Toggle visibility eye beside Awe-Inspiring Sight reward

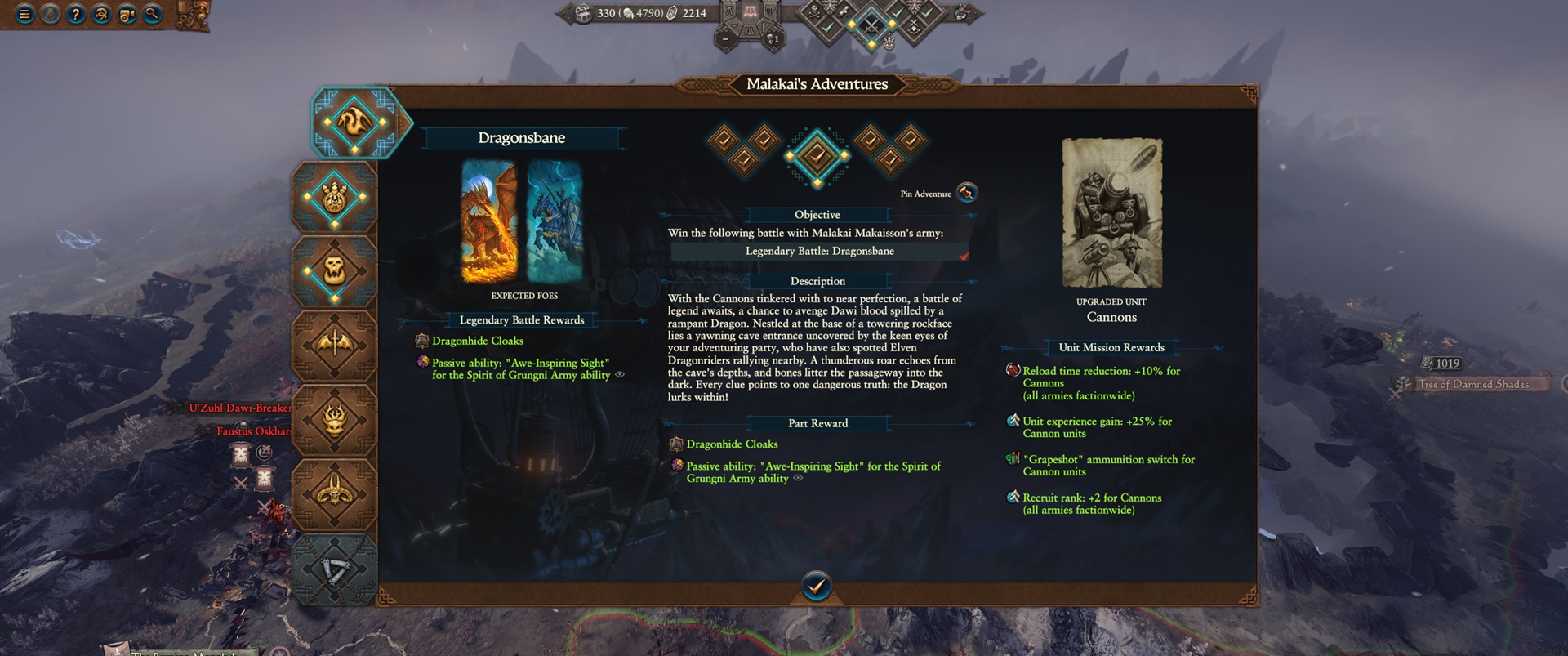pos(619,375)
